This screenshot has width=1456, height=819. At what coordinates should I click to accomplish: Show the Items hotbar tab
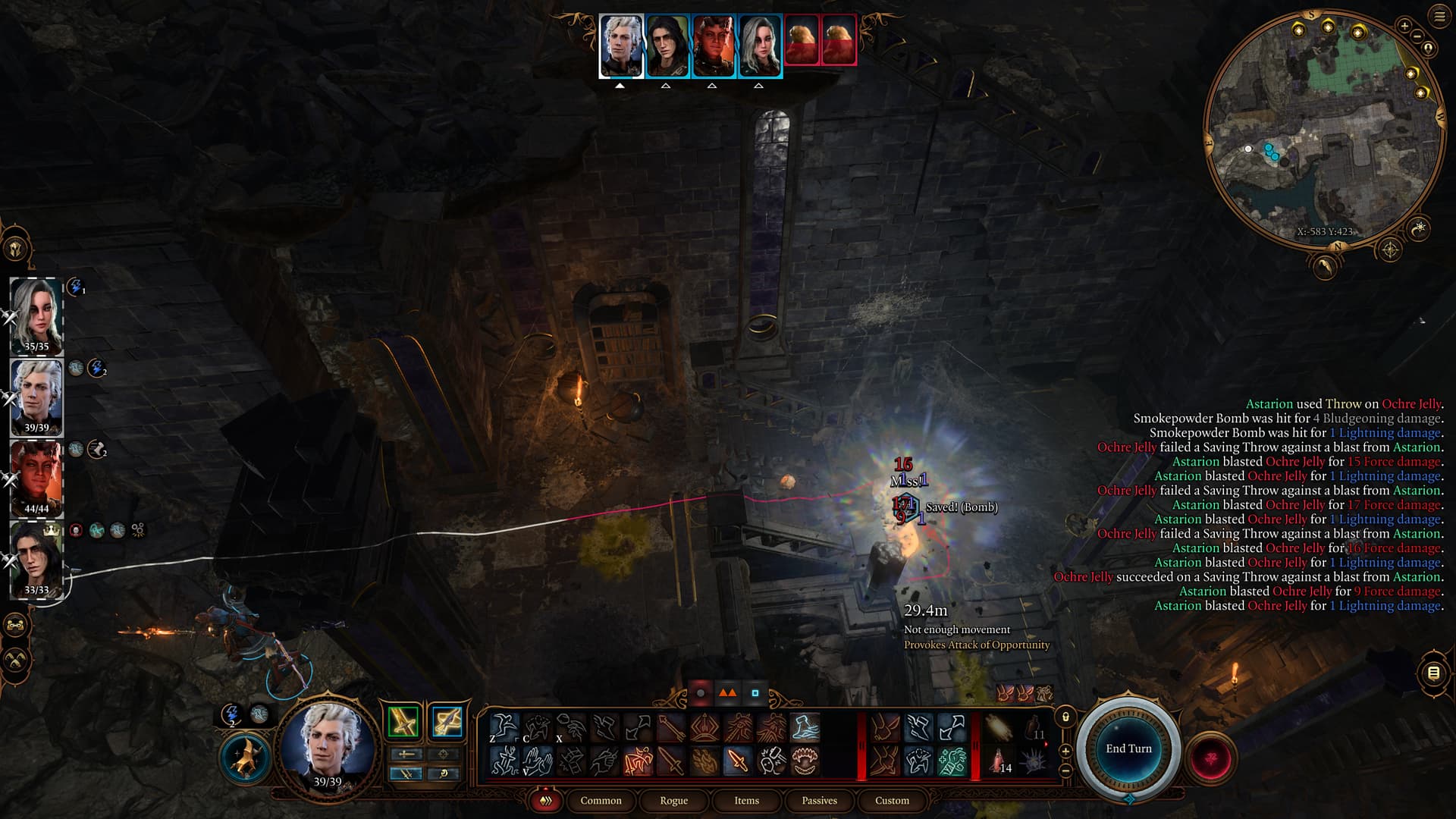(746, 801)
